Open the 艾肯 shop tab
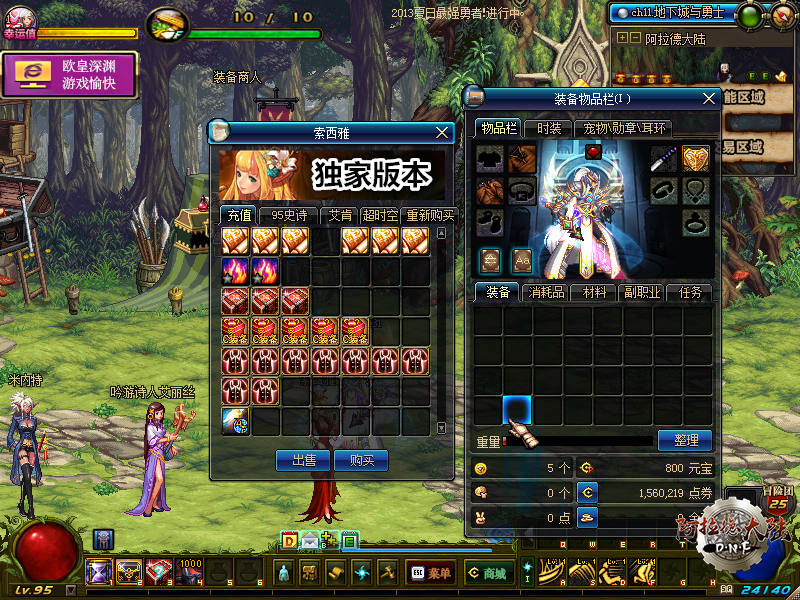This screenshot has height=600, width=800. coord(338,215)
